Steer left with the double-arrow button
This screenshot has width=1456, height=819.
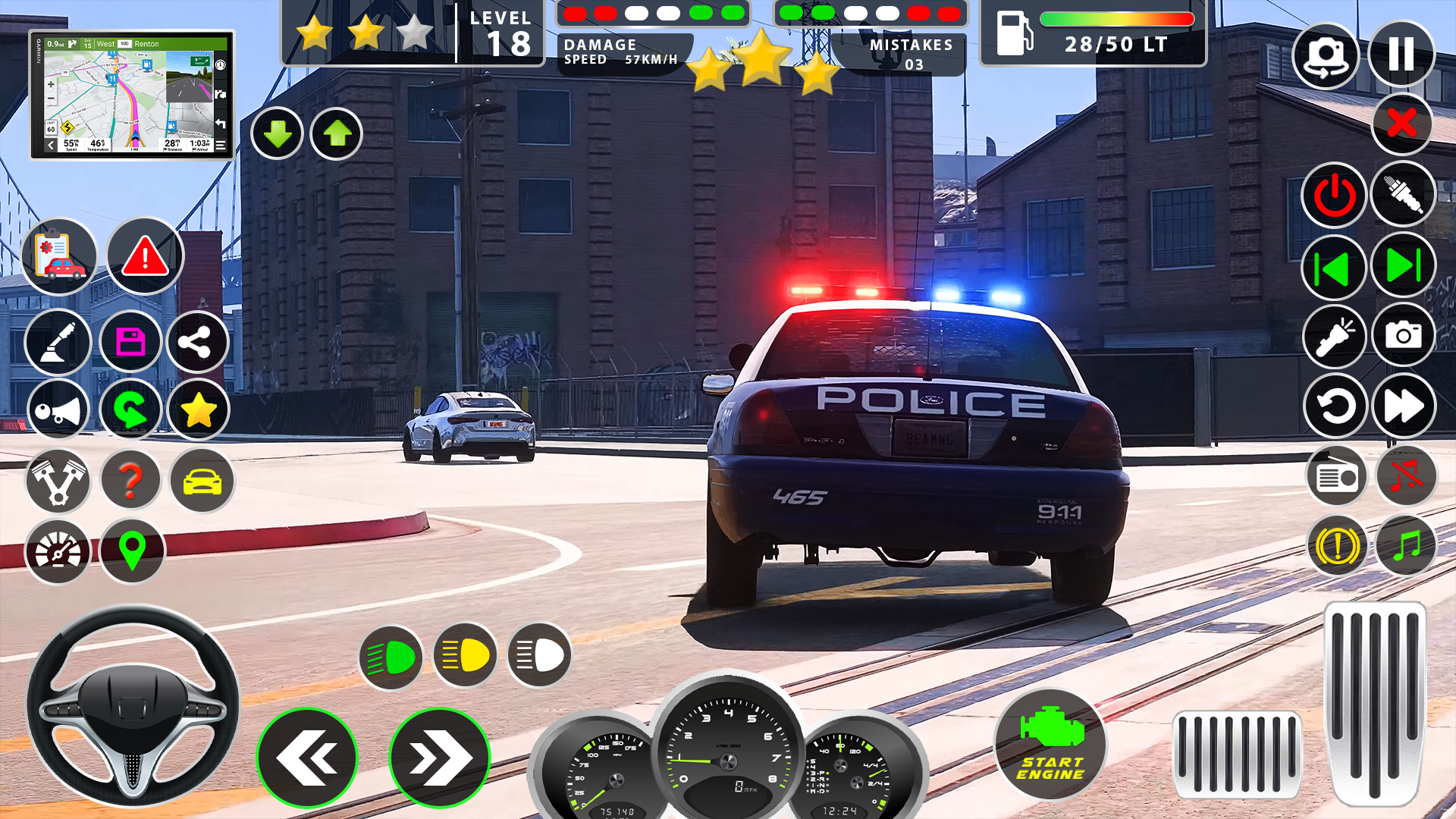point(307,758)
